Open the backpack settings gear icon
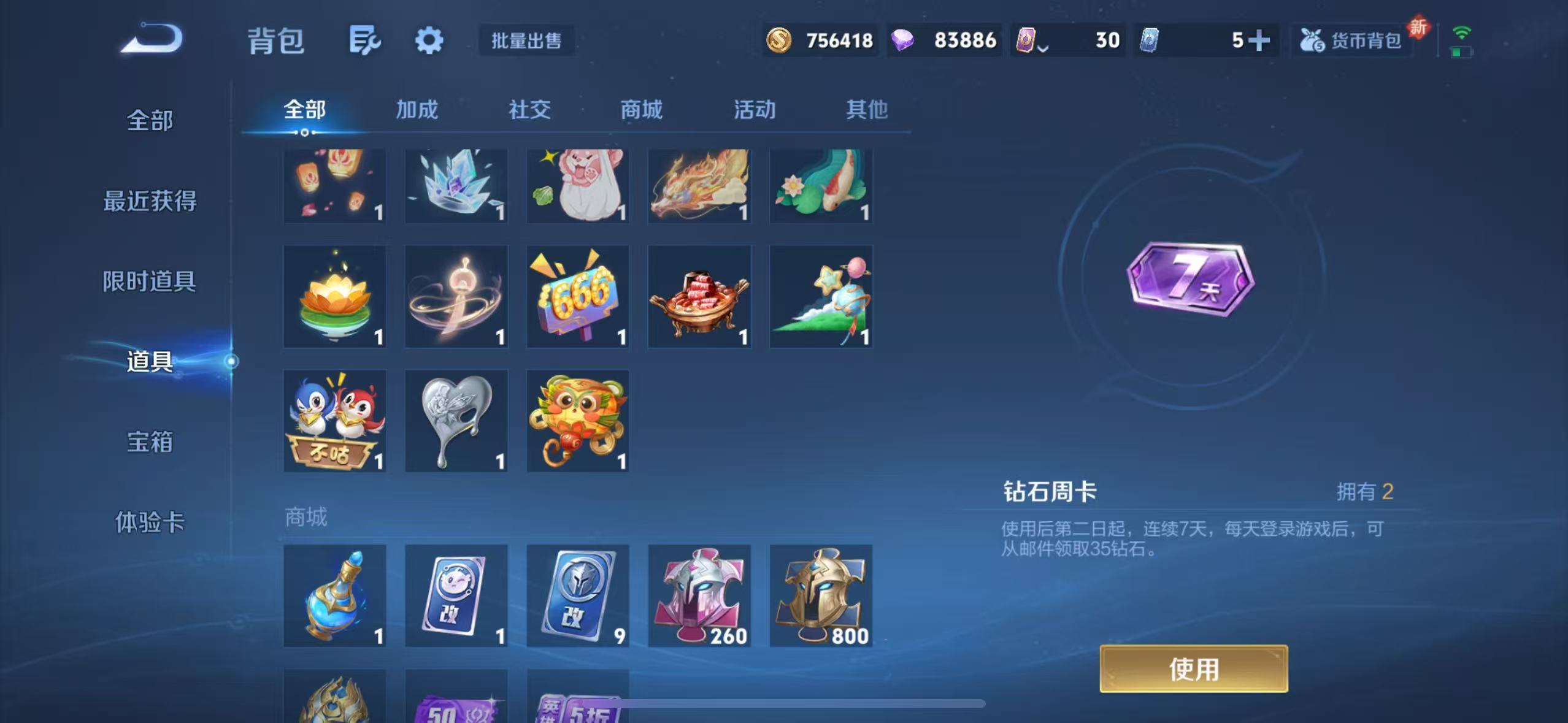 428,39
